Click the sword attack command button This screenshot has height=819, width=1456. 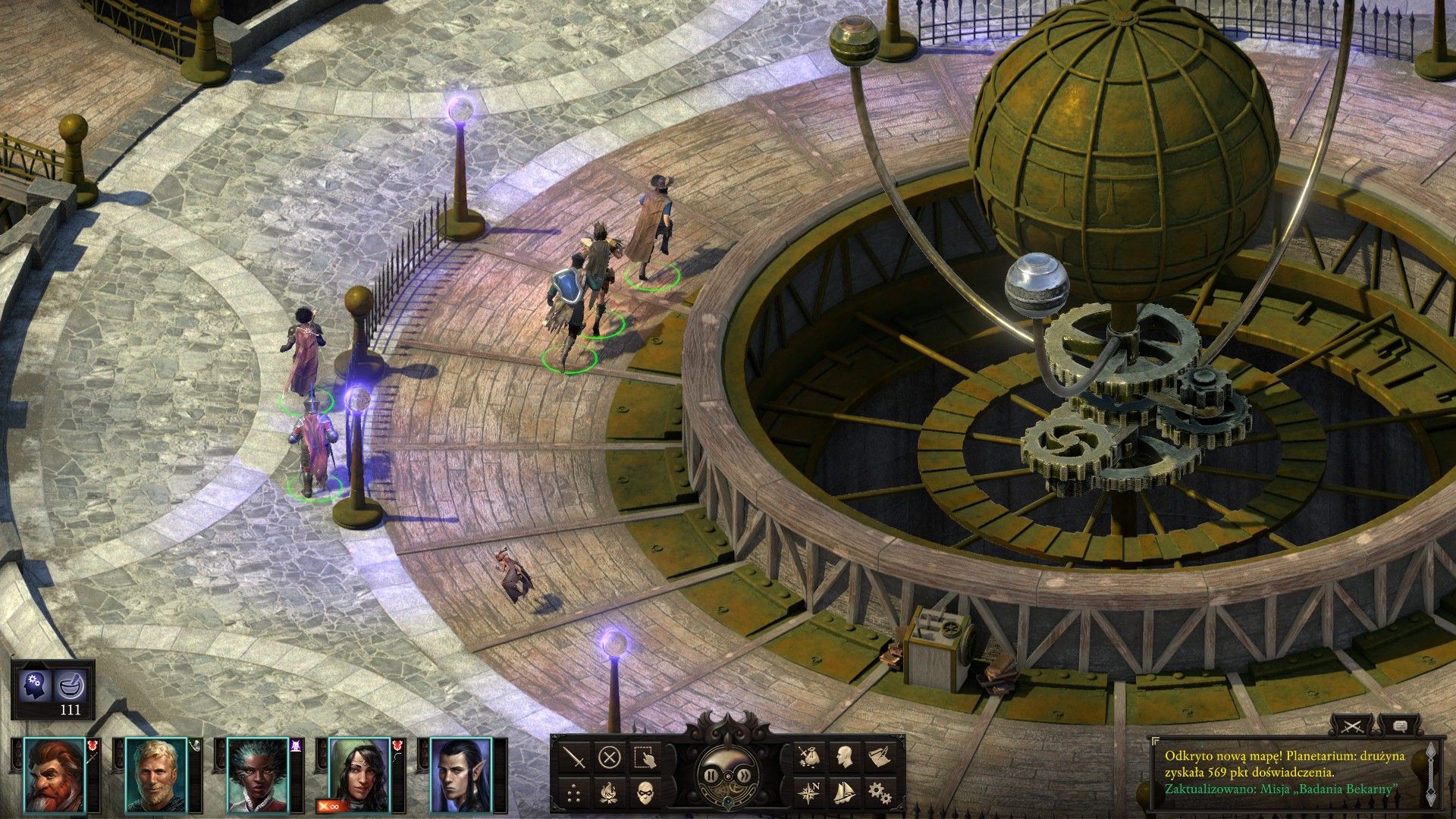click(575, 757)
